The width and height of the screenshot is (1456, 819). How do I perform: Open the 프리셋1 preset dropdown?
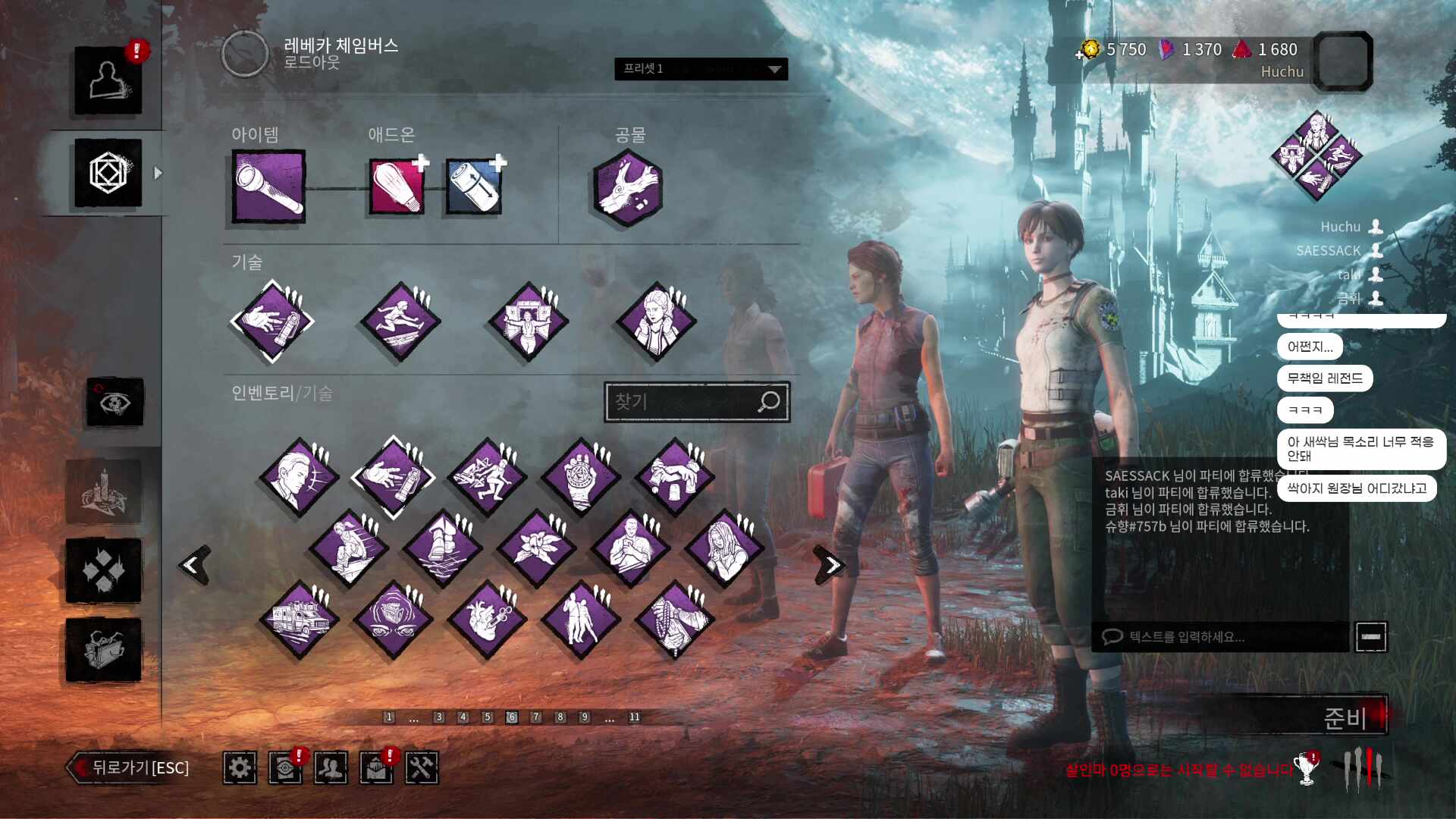tap(701, 69)
